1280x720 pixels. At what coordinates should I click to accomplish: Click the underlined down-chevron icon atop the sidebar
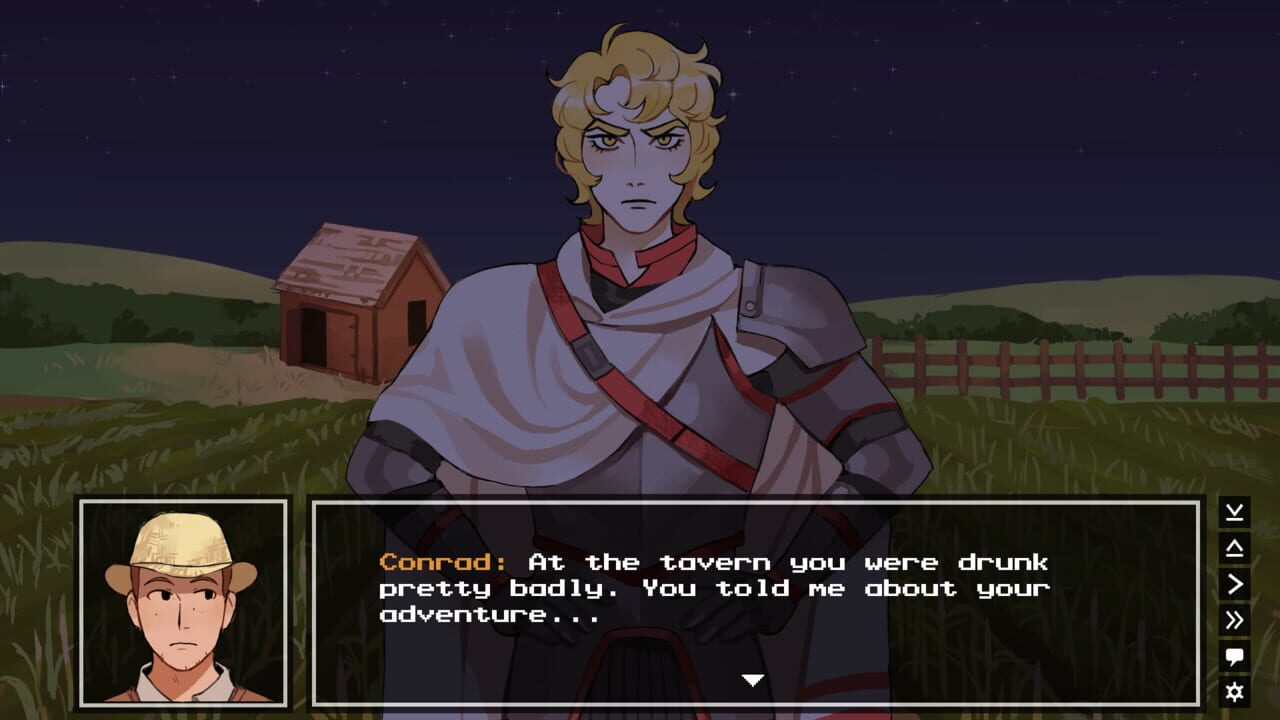click(1234, 511)
